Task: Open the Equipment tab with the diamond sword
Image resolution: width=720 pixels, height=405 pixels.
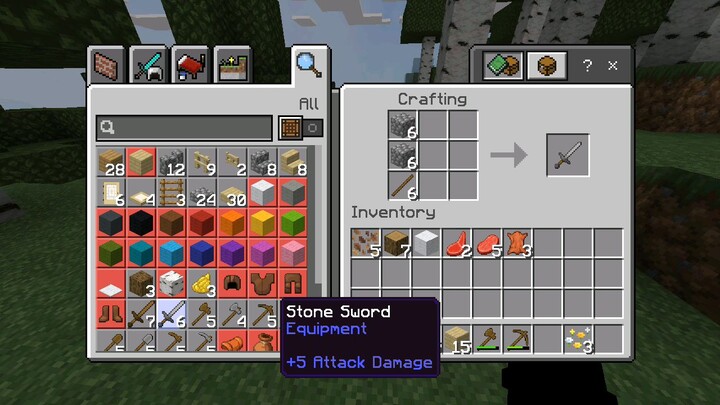Action: point(148,66)
